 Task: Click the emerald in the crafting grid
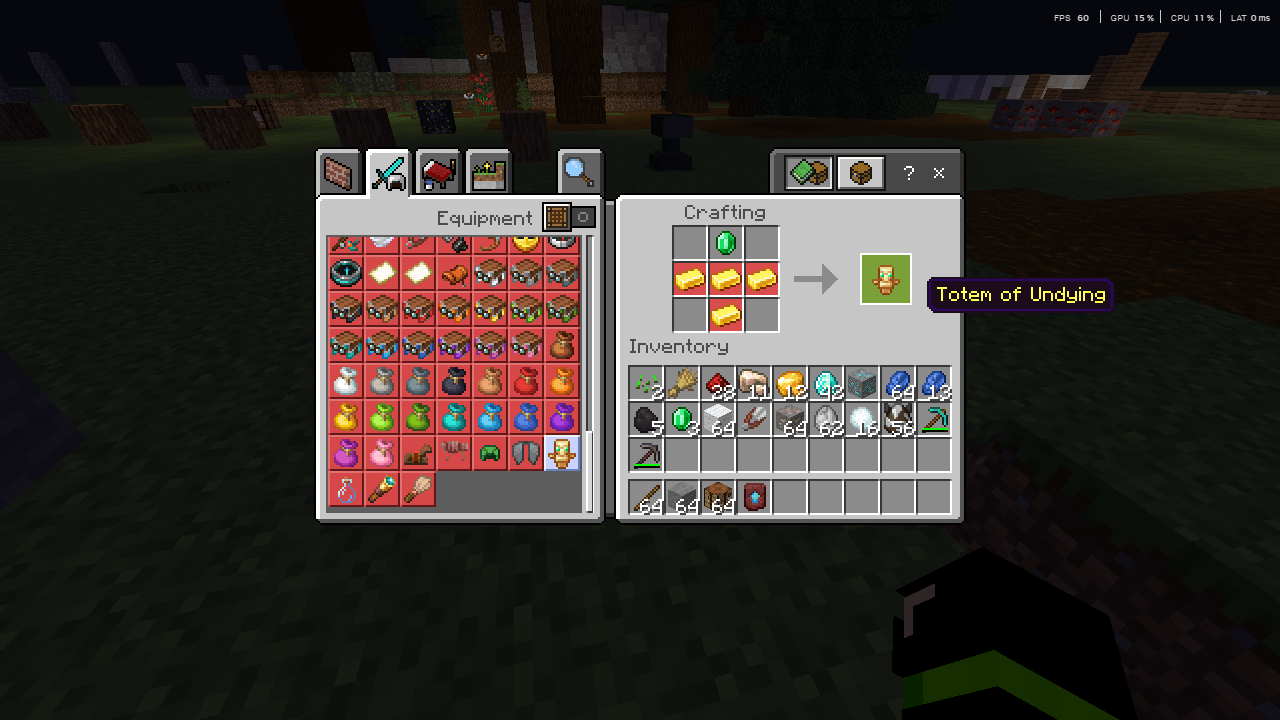point(727,242)
